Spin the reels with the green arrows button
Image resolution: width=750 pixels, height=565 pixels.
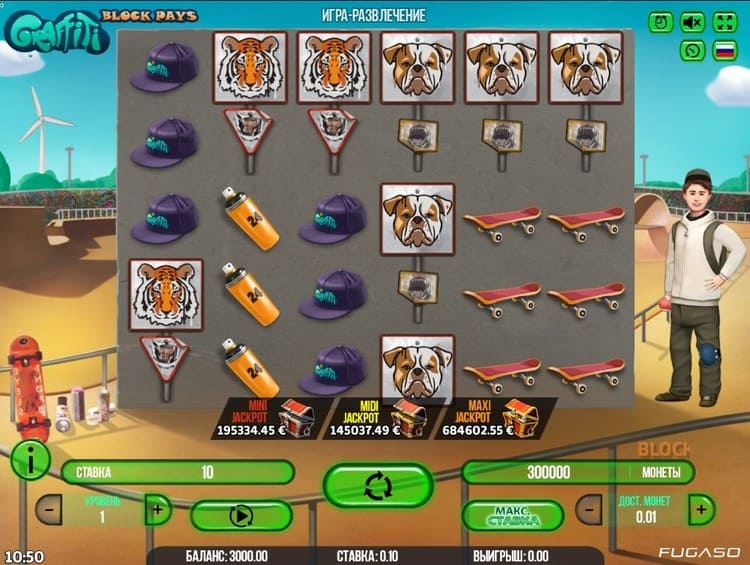pos(377,485)
